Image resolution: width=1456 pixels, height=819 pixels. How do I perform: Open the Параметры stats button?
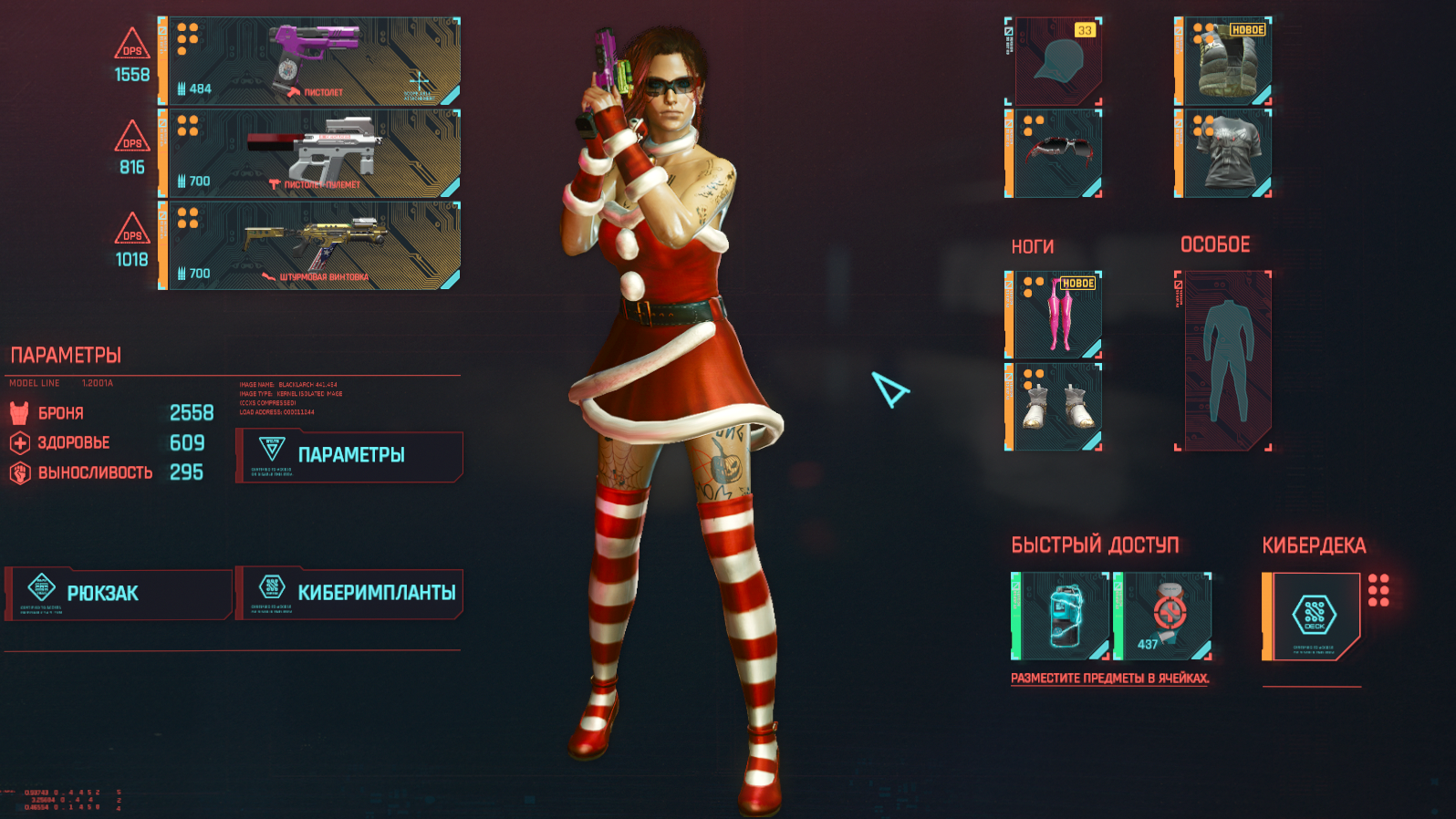pos(350,455)
